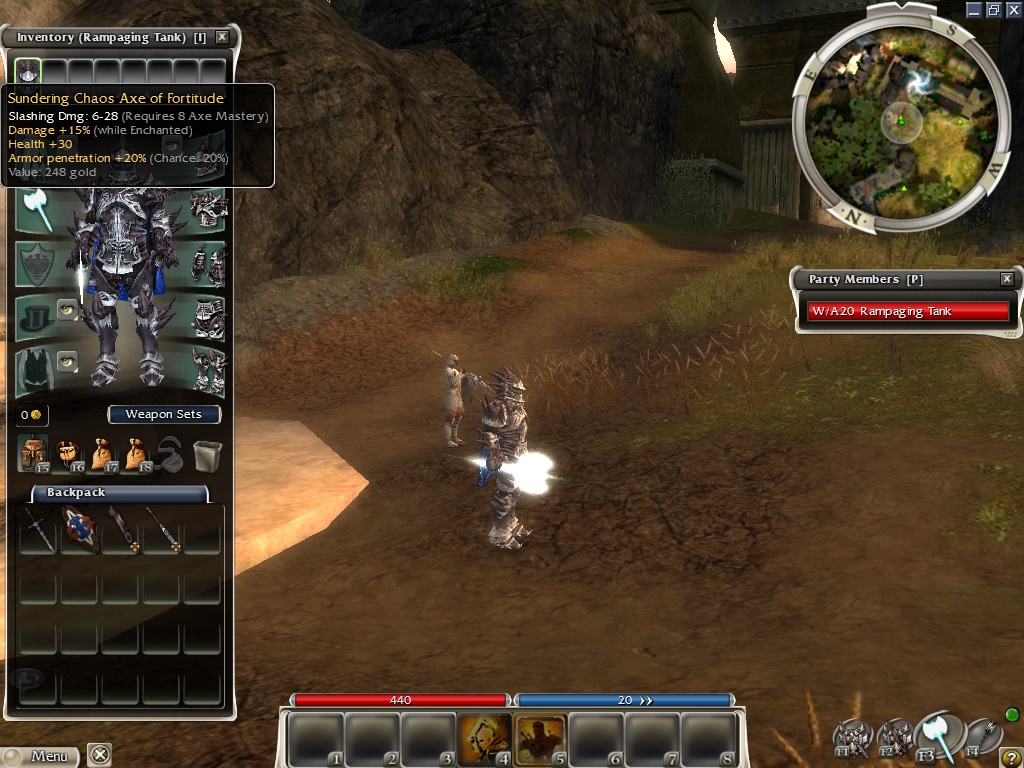The height and width of the screenshot is (768, 1024).
Task: Pick the blue-emblem shield in the backpack
Action: pos(79,529)
